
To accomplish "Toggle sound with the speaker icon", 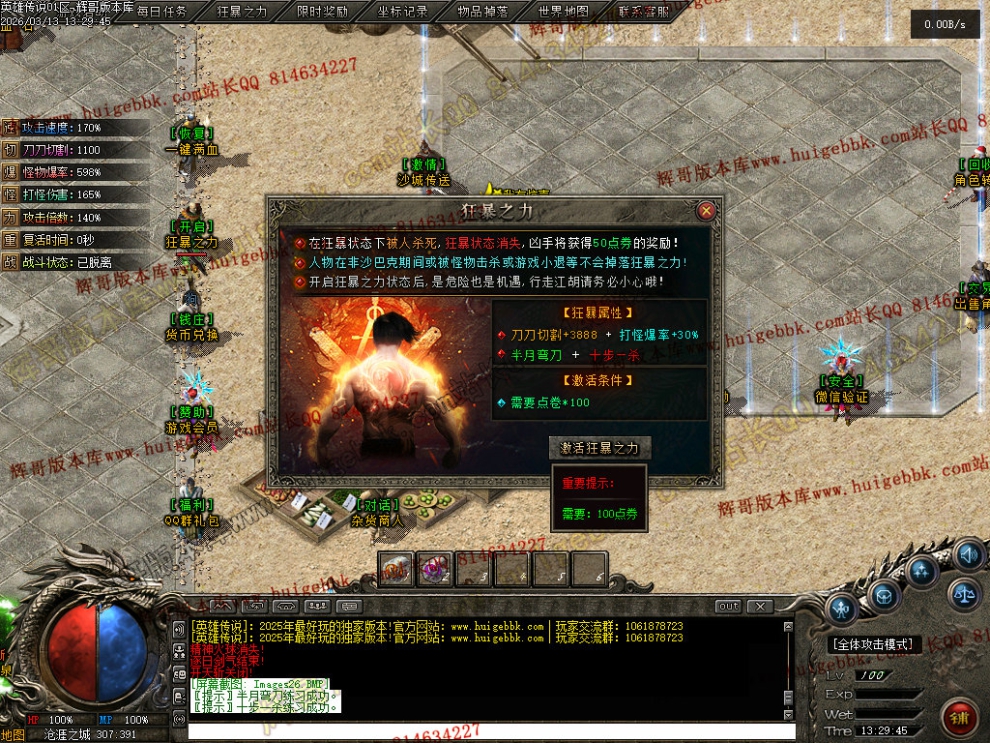I will [x=967, y=553].
